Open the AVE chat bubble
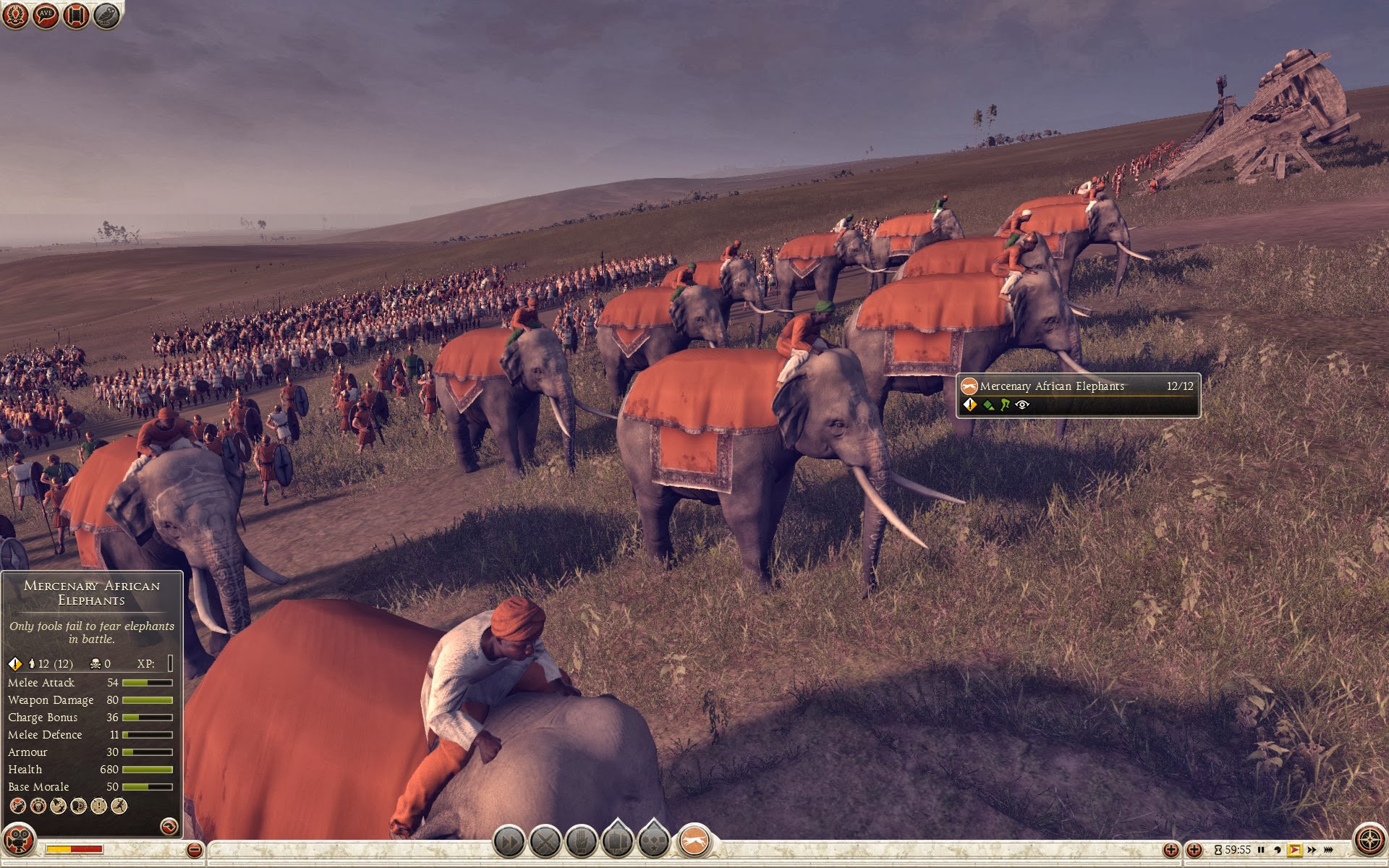Image resolution: width=1389 pixels, height=868 pixels. point(46,14)
